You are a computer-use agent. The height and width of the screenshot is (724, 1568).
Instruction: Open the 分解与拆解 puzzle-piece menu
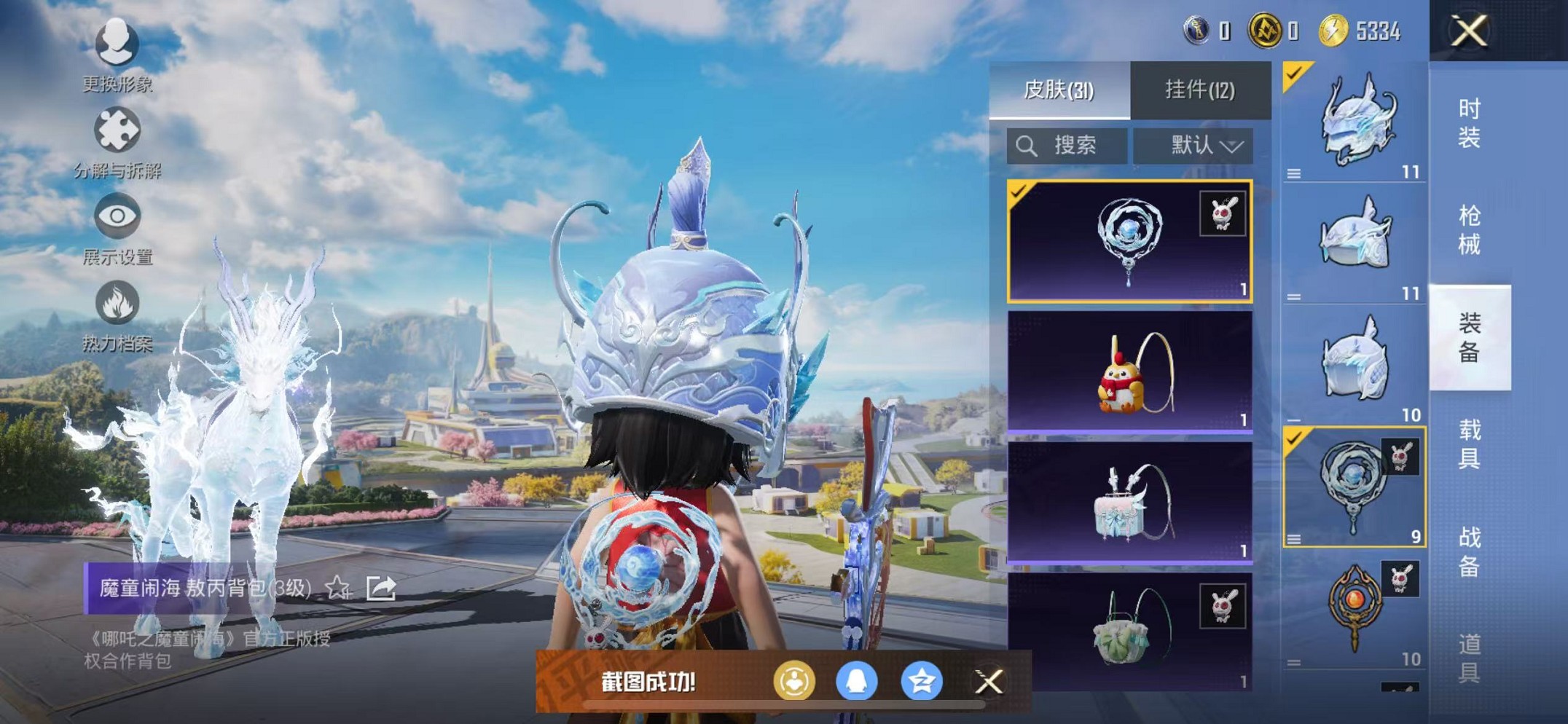[x=117, y=140]
